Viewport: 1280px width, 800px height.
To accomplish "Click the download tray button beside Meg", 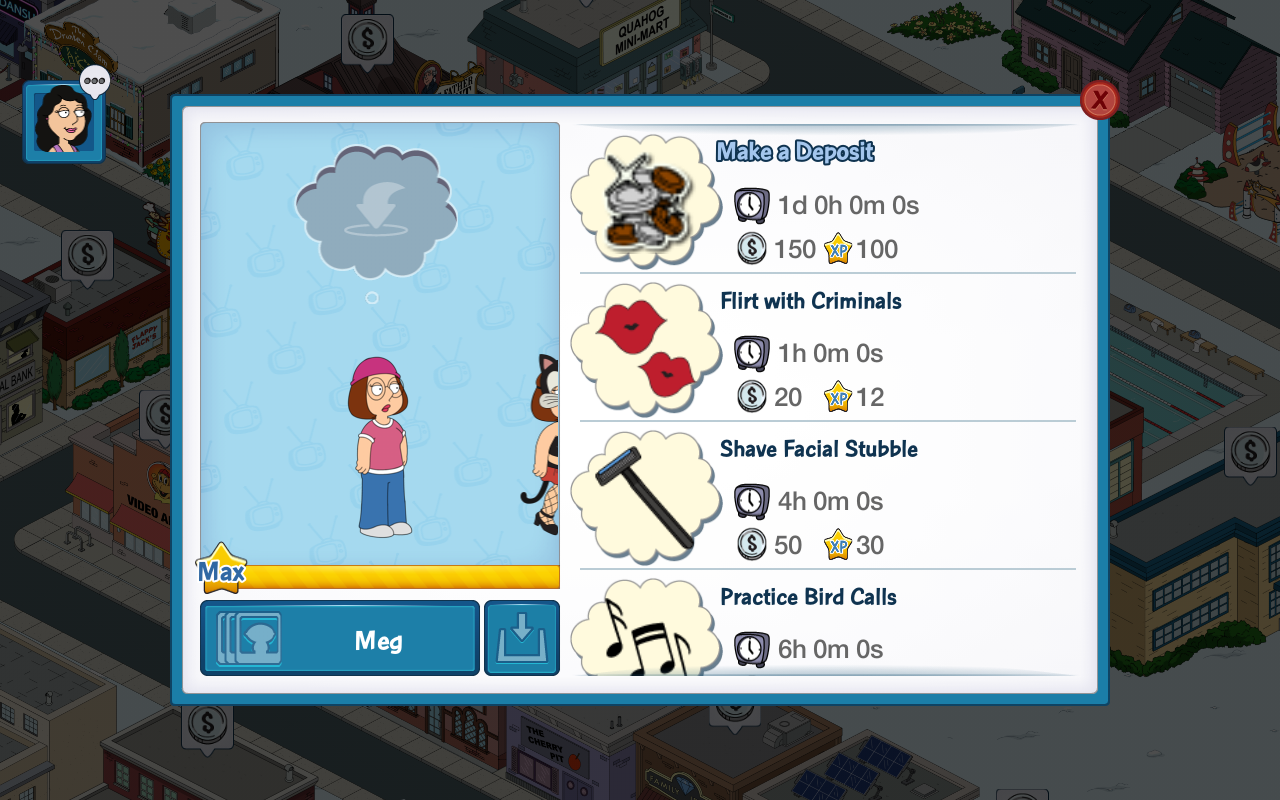I will click(522, 638).
